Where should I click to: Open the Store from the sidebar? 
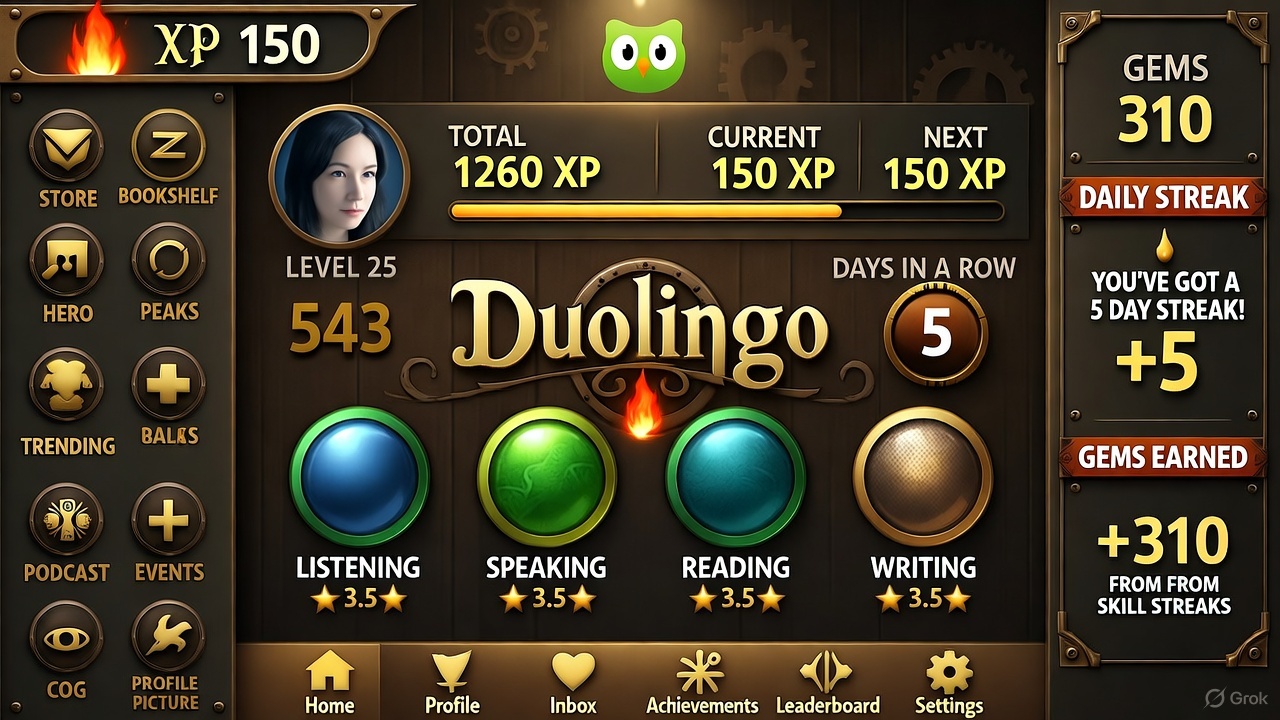[x=67, y=147]
